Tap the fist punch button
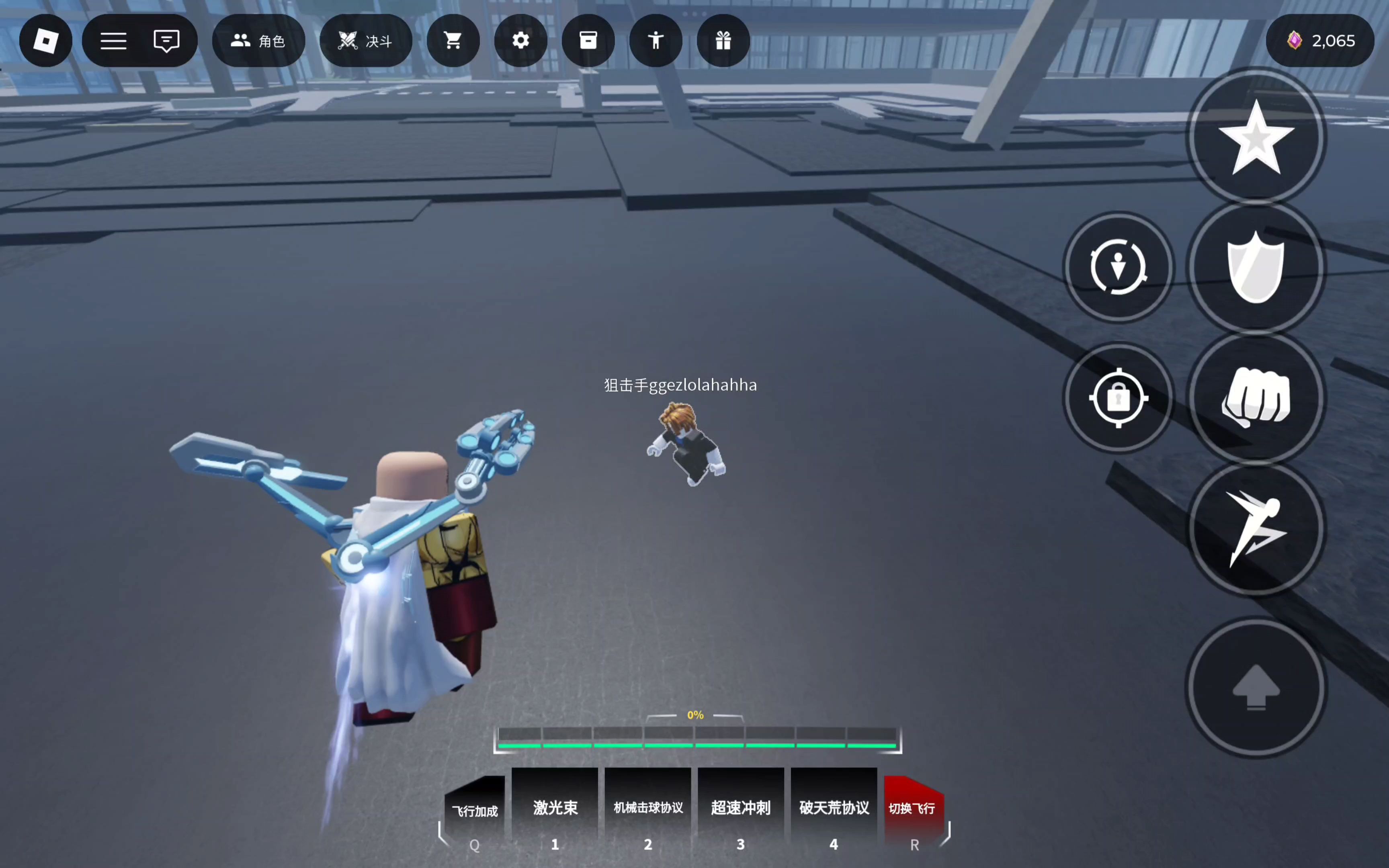Image resolution: width=1389 pixels, height=868 pixels. [1256, 398]
